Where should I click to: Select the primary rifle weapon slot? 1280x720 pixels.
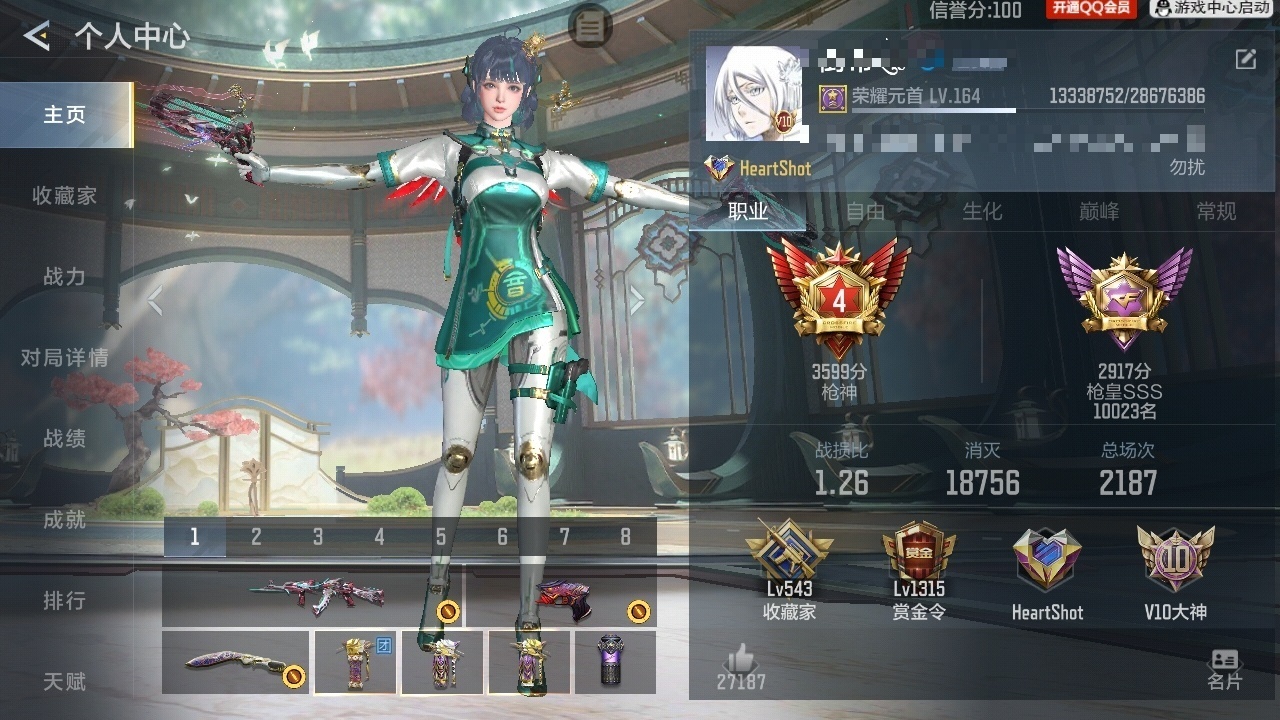[x=311, y=598]
